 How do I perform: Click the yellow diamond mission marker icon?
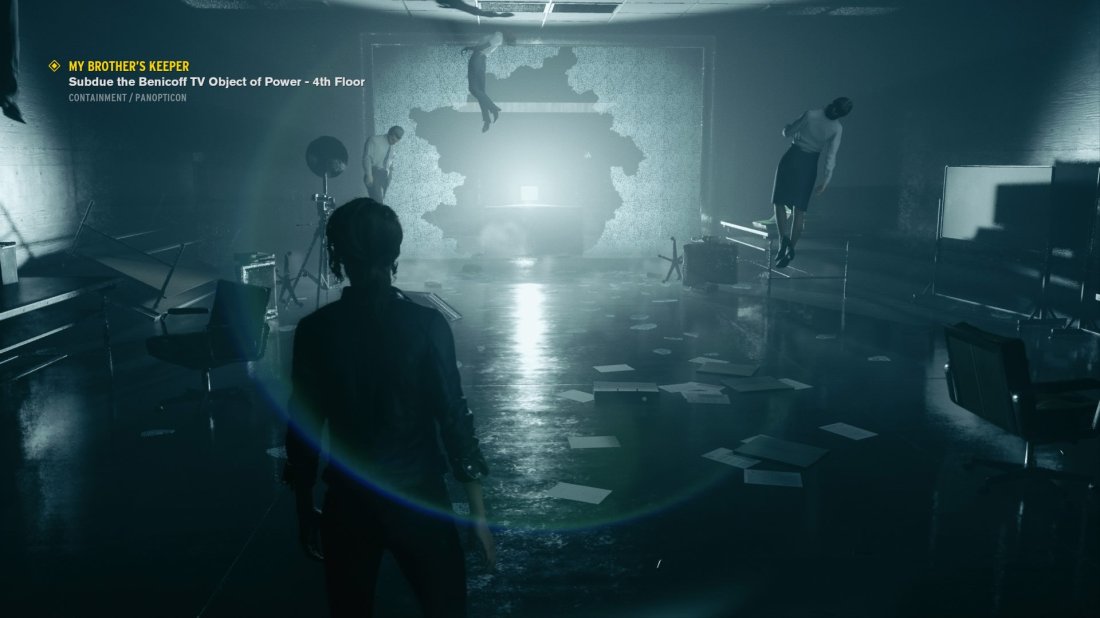[x=55, y=66]
